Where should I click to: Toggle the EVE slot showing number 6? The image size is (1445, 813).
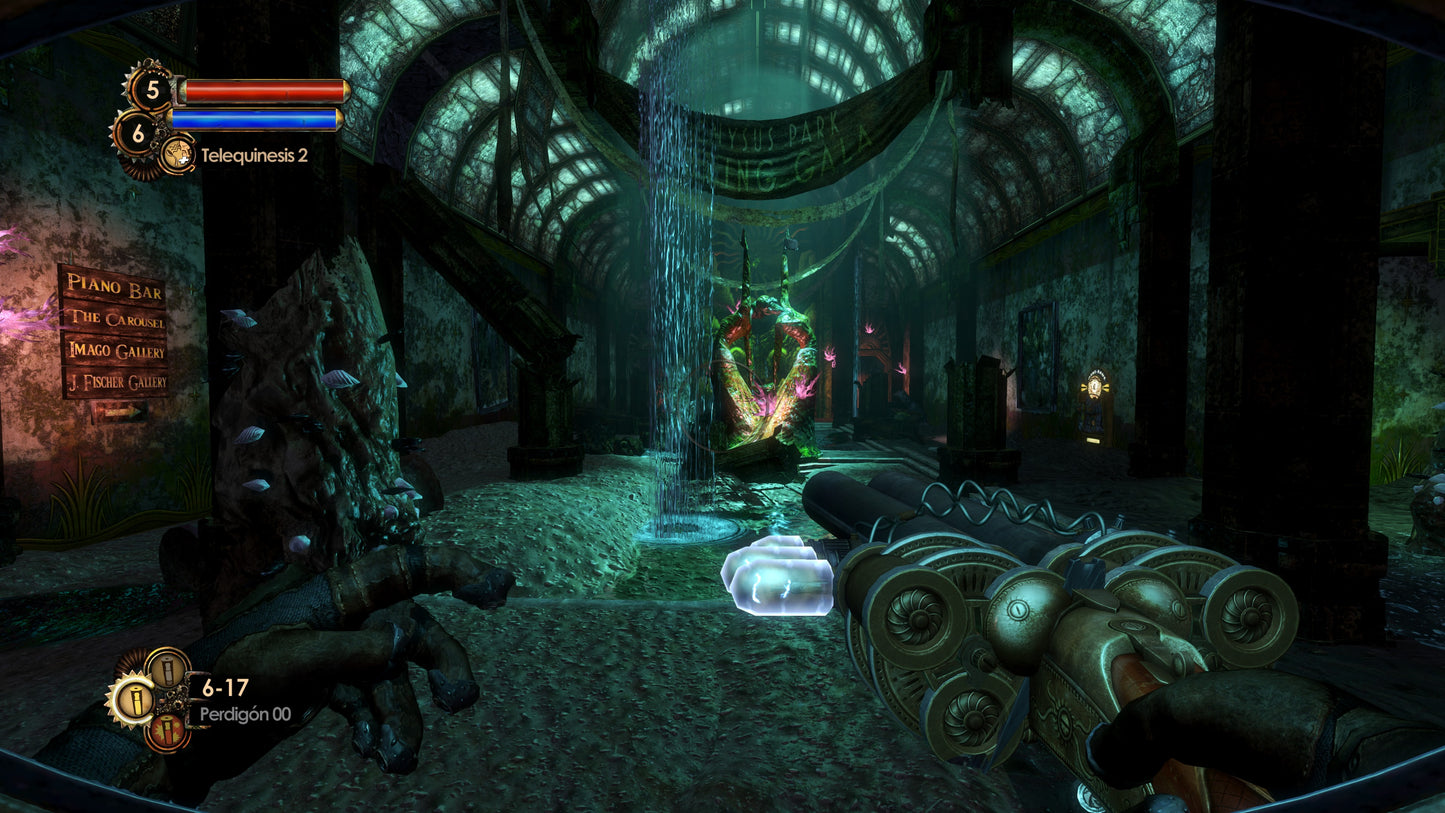[x=138, y=131]
